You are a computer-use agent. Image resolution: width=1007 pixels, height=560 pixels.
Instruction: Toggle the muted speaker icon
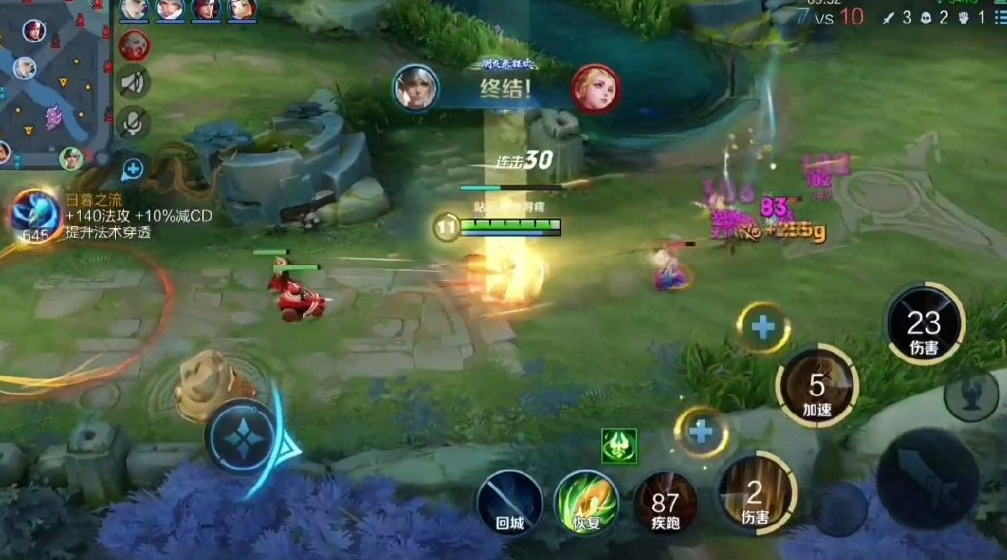[134, 83]
